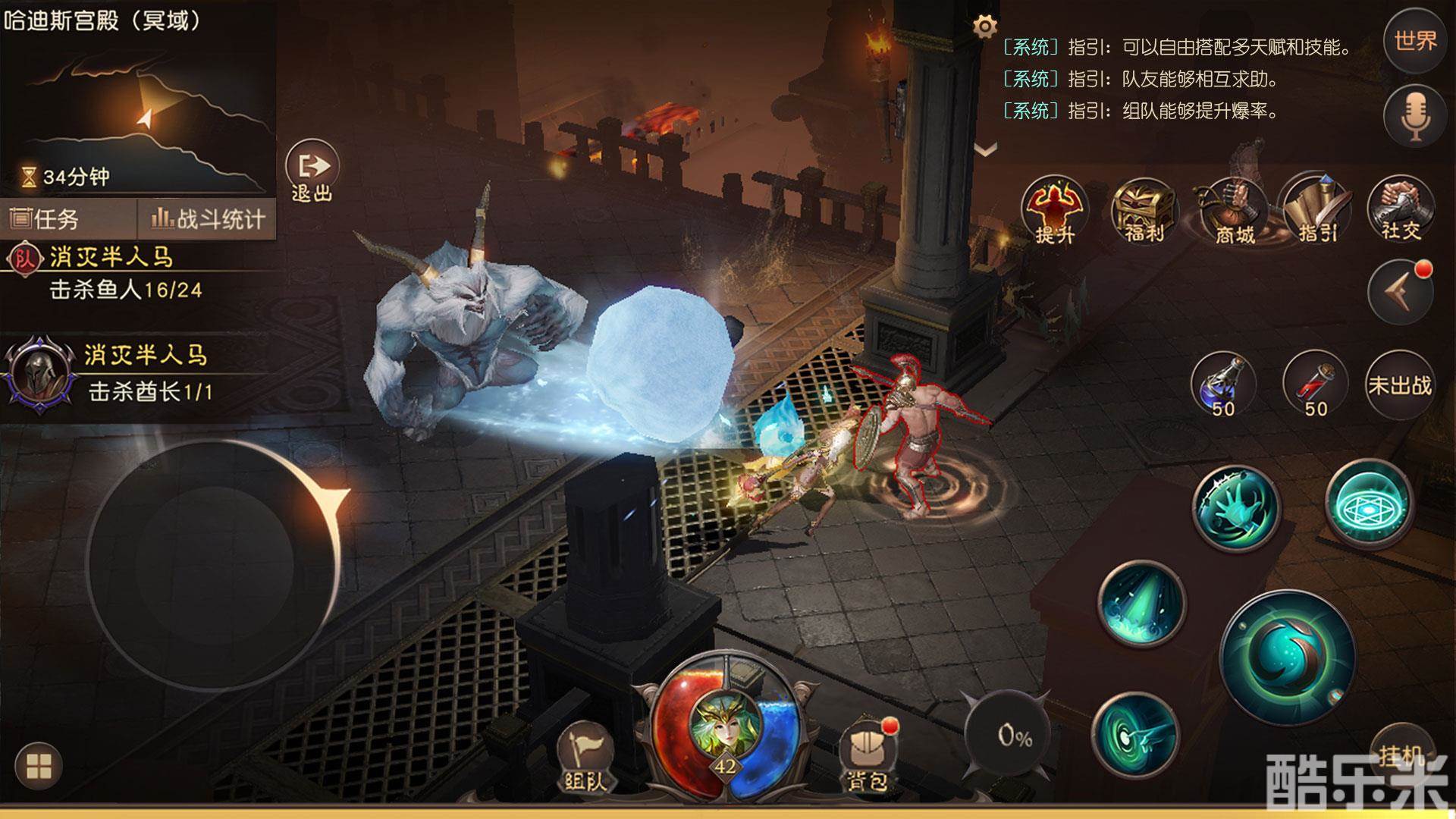Switch to the 任务 quest tab

coord(45,219)
